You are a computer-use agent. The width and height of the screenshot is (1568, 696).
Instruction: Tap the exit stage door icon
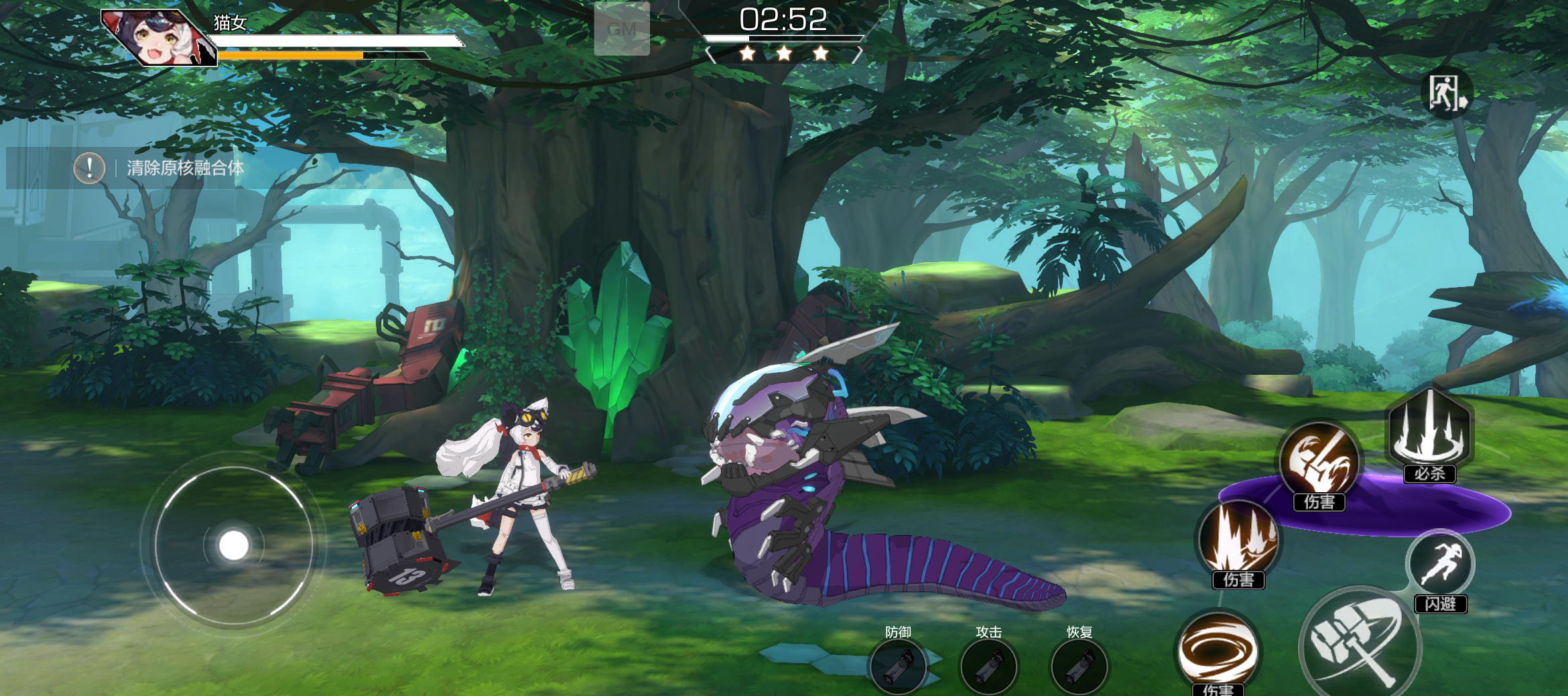[1447, 94]
